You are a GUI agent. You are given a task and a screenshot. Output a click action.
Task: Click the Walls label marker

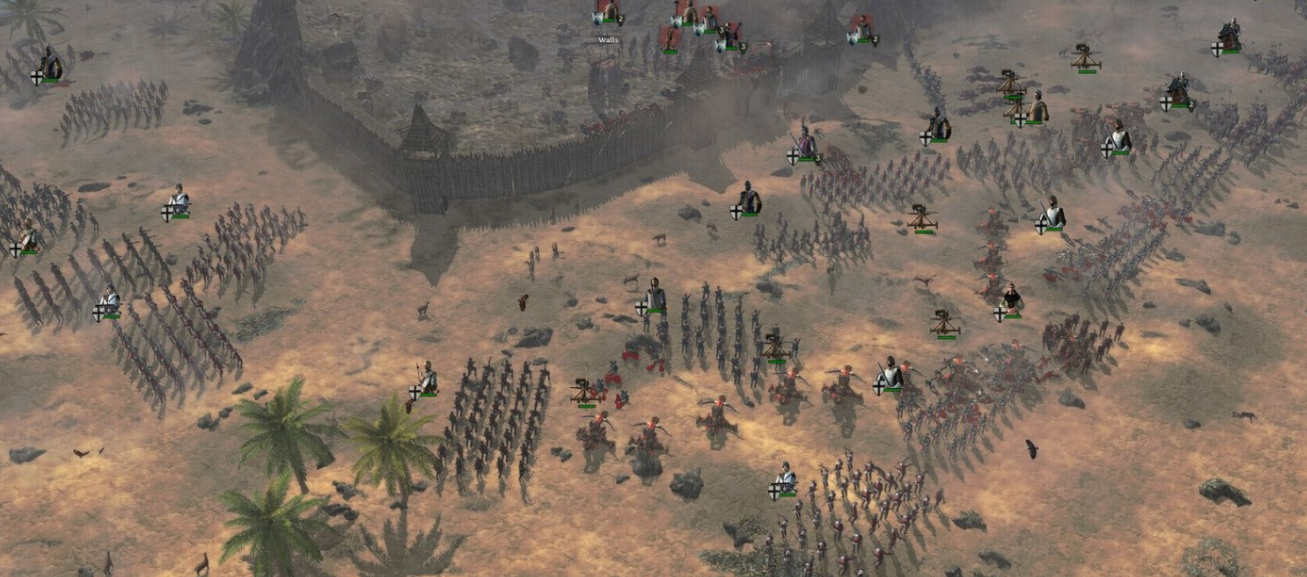pos(607,40)
